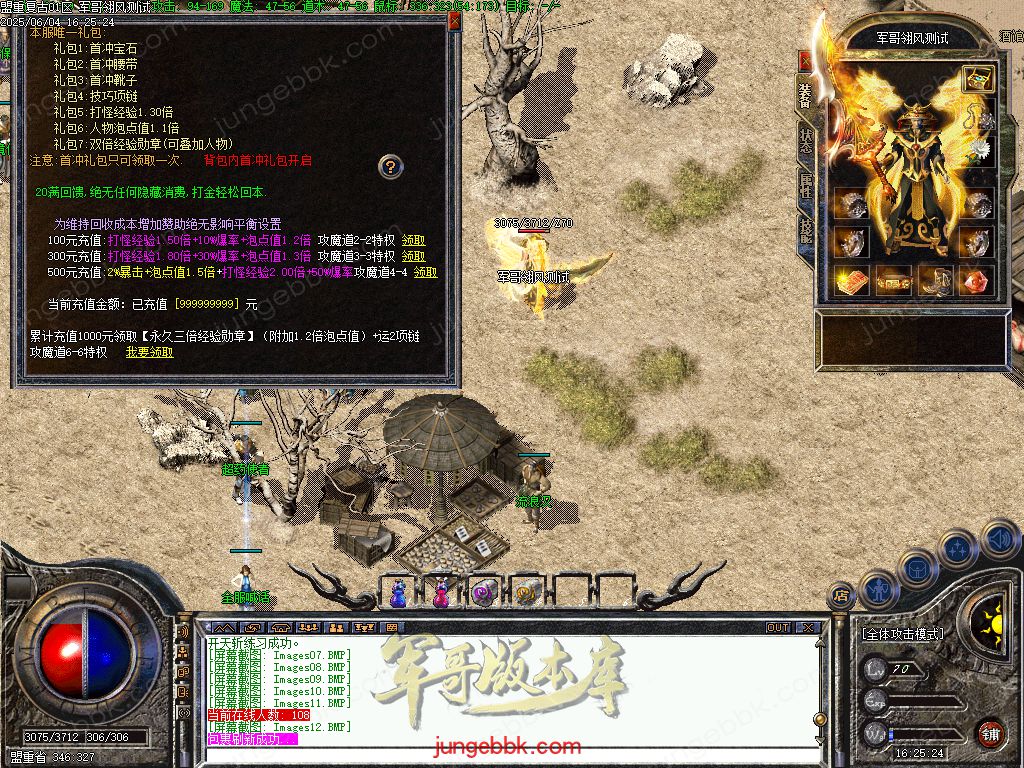Claim the 300元 recharge reward
Image resolution: width=1024 pixels, height=768 pixels.
click(x=413, y=256)
